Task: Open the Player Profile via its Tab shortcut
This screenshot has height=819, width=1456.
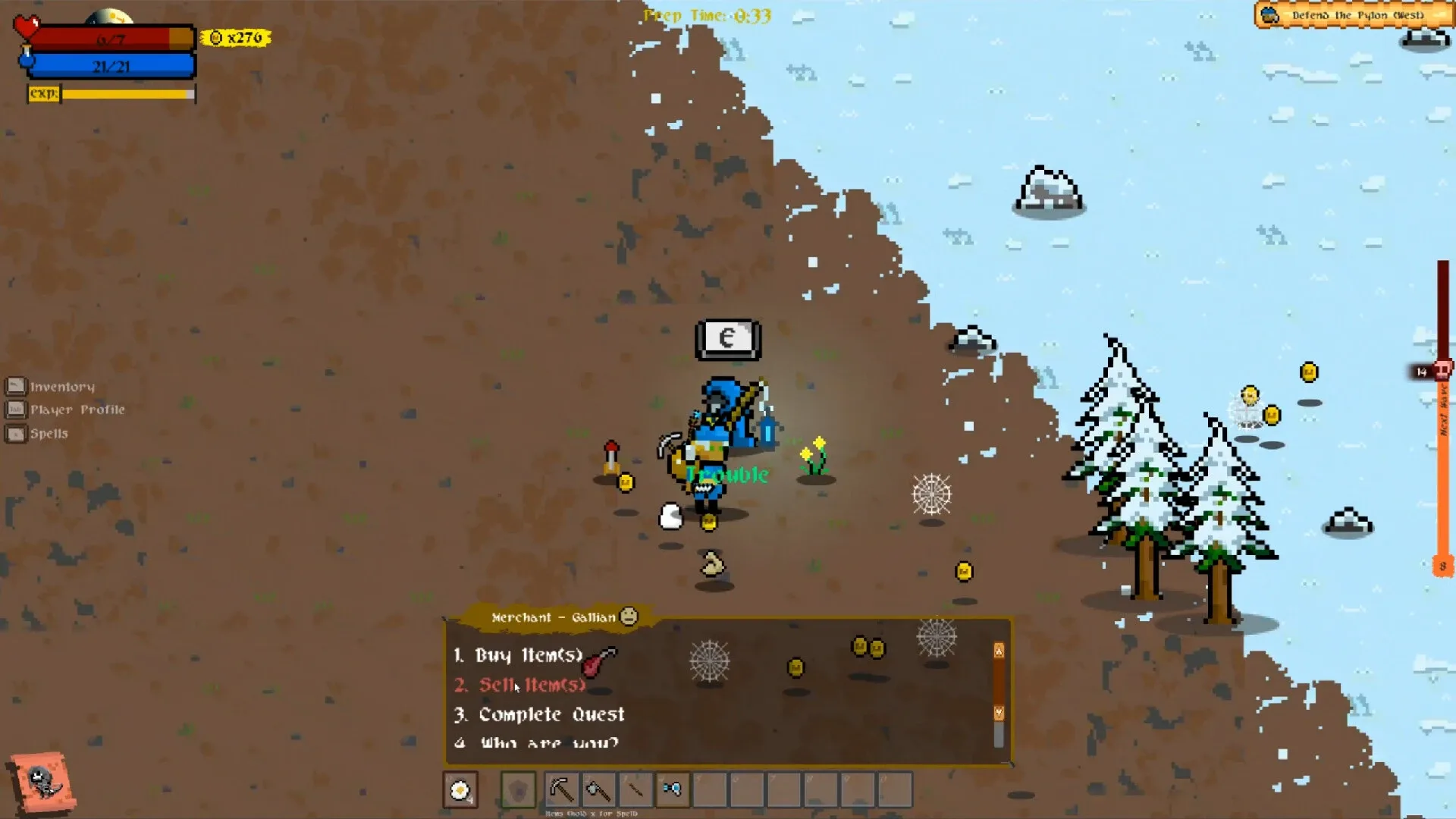Action: point(16,409)
